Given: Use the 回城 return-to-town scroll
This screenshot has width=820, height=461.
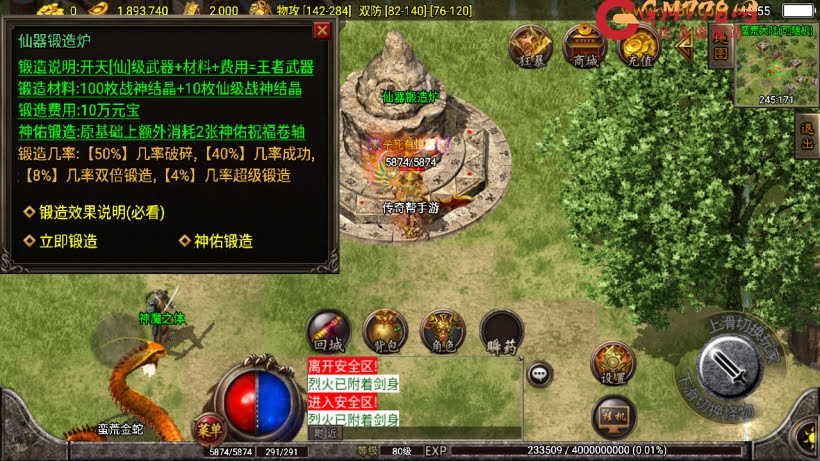Looking at the screenshot, I should (x=328, y=330).
